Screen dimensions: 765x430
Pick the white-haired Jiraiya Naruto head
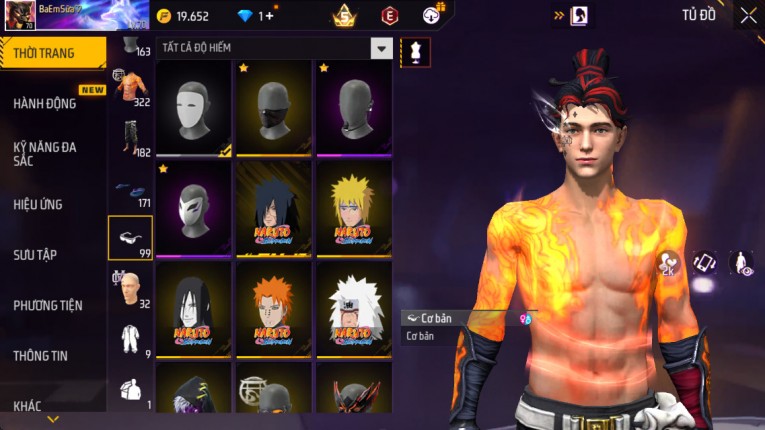(354, 308)
